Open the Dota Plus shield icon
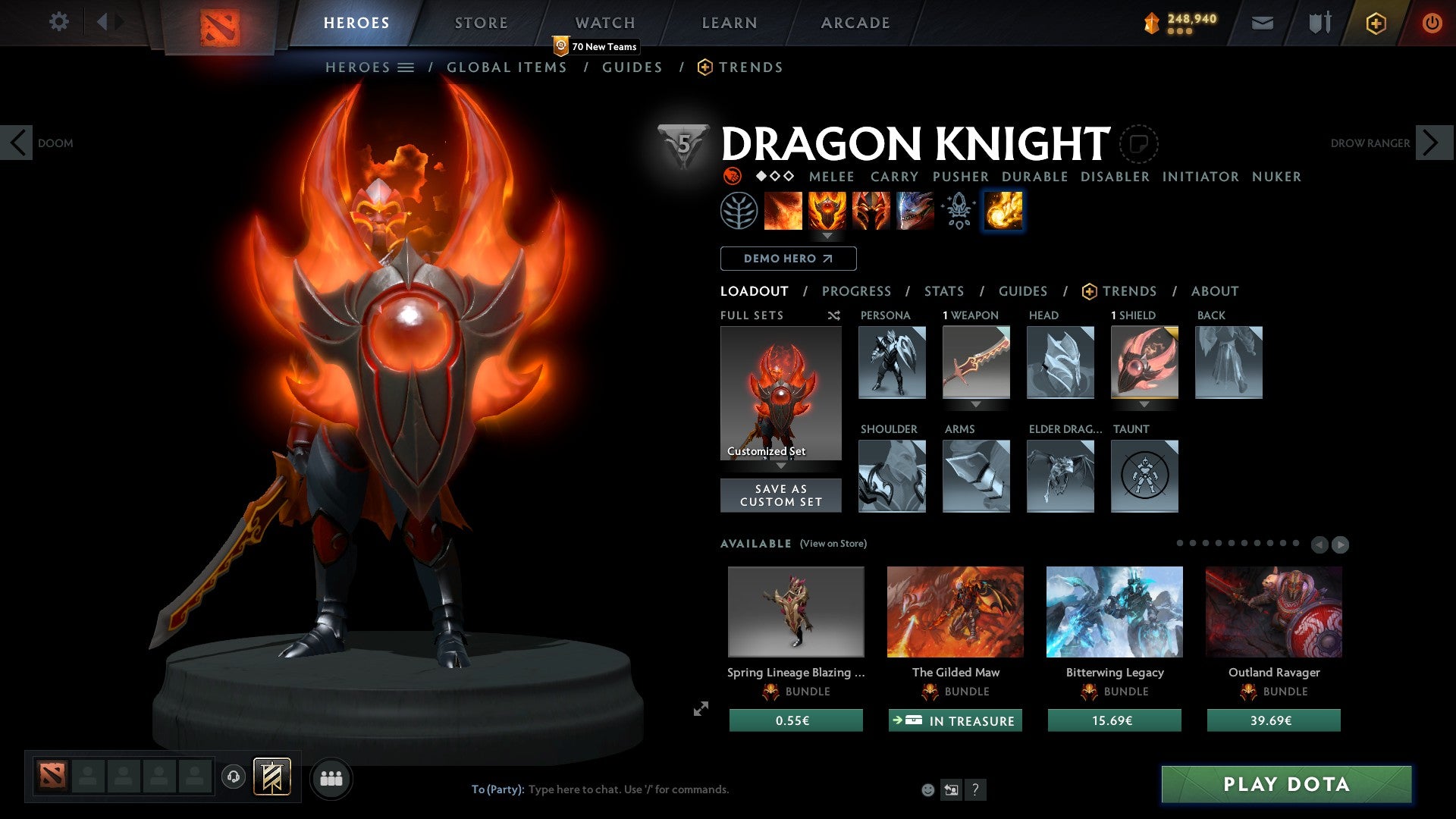This screenshot has height=819, width=1456. [x=1375, y=23]
